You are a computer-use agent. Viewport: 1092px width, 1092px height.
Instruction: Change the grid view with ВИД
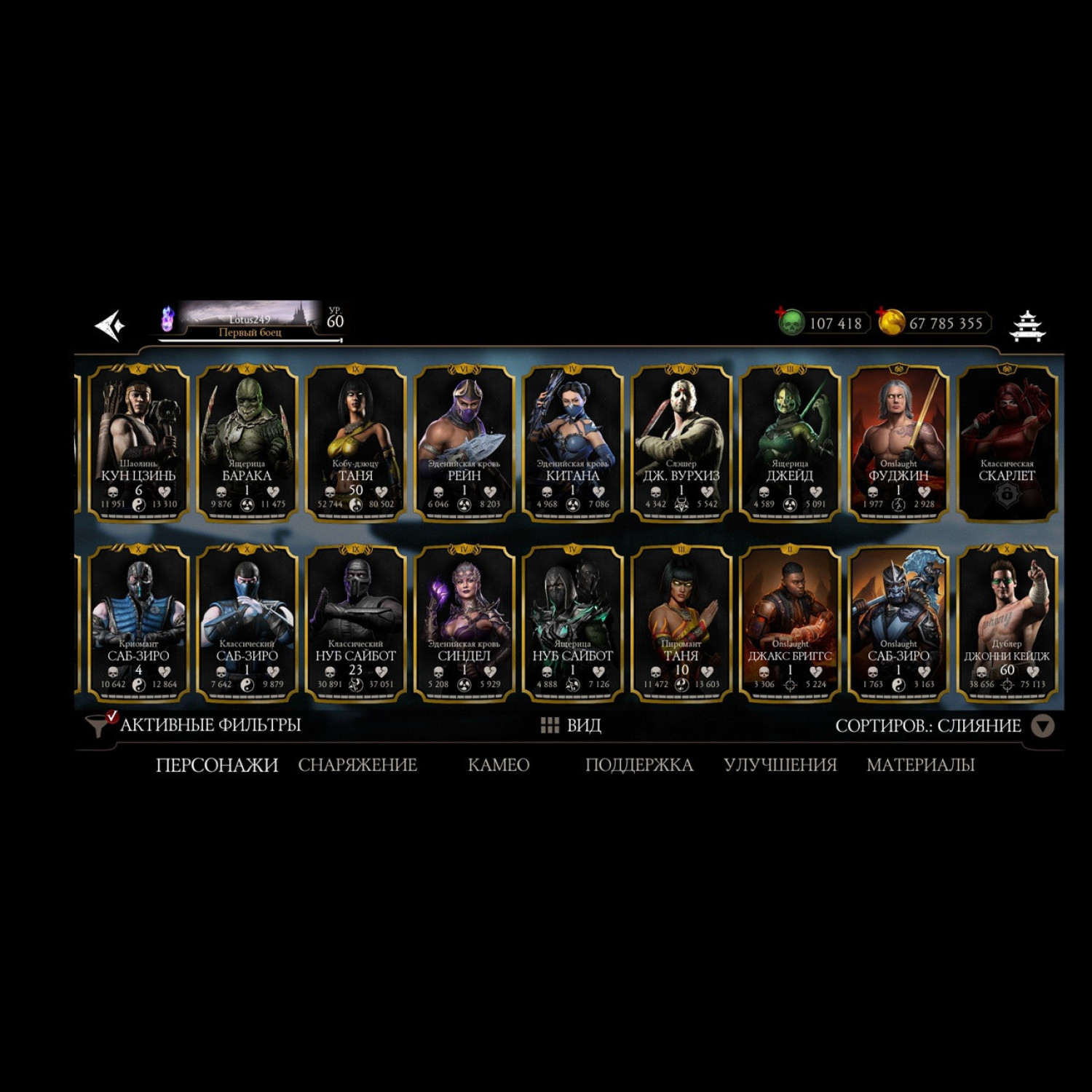[571, 725]
